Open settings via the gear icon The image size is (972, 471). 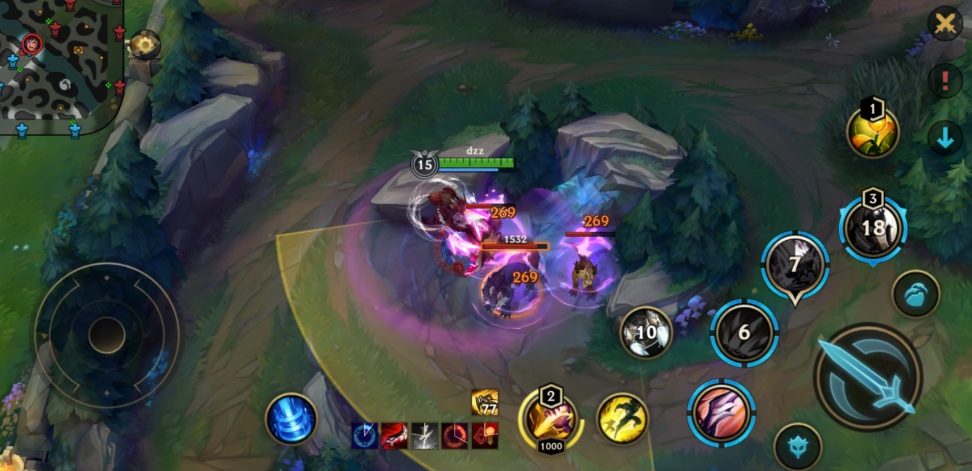tap(145, 44)
